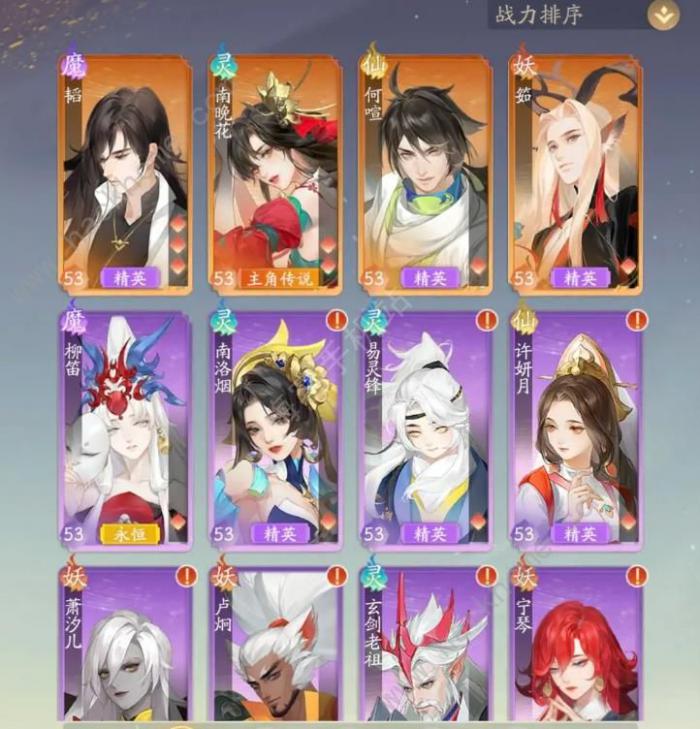Choose the 玄剑老祖 character card
700x729 pixels.
tap(425, 645)
